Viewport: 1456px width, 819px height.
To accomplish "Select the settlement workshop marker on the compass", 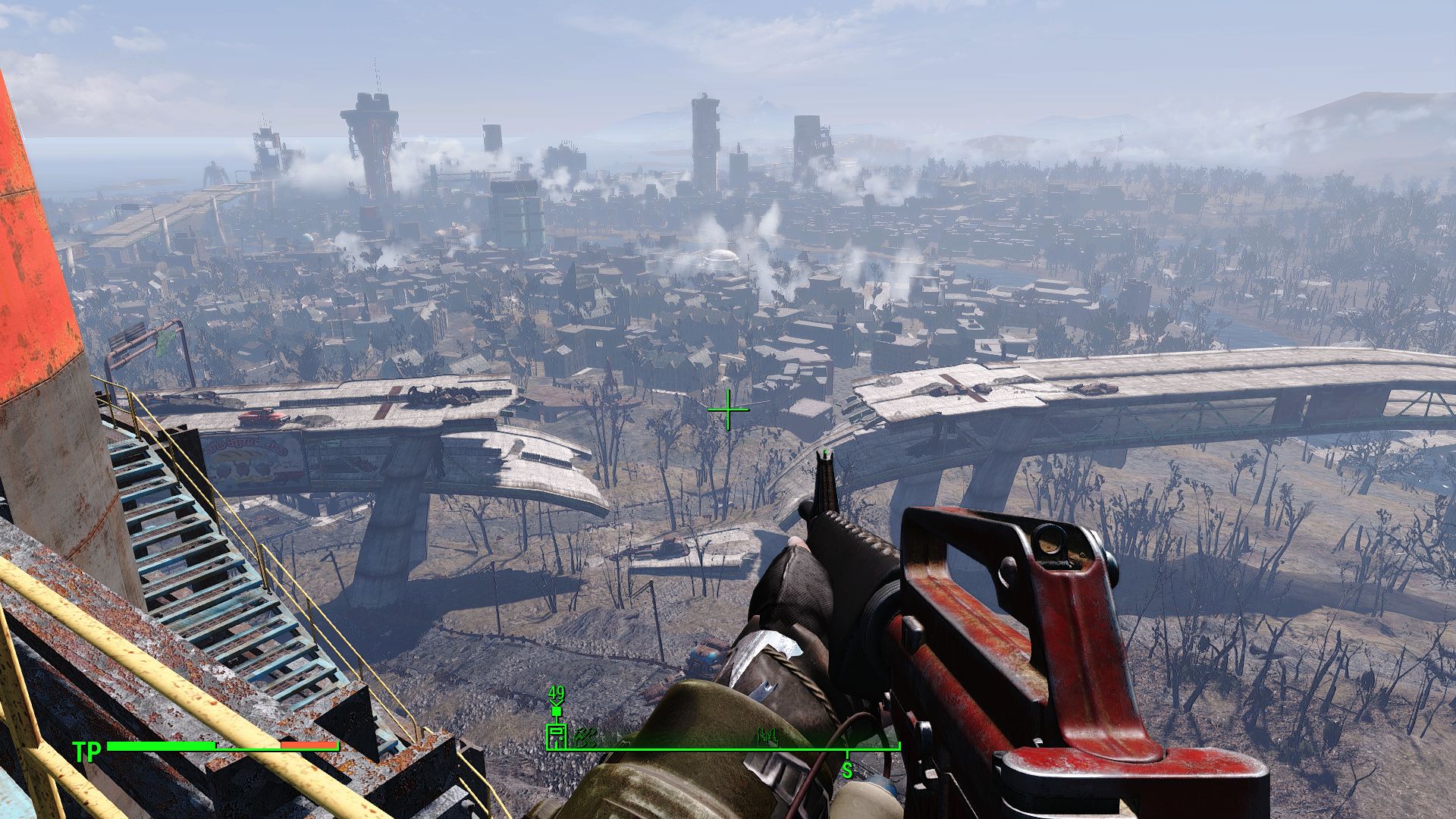I will coord(557,736).
